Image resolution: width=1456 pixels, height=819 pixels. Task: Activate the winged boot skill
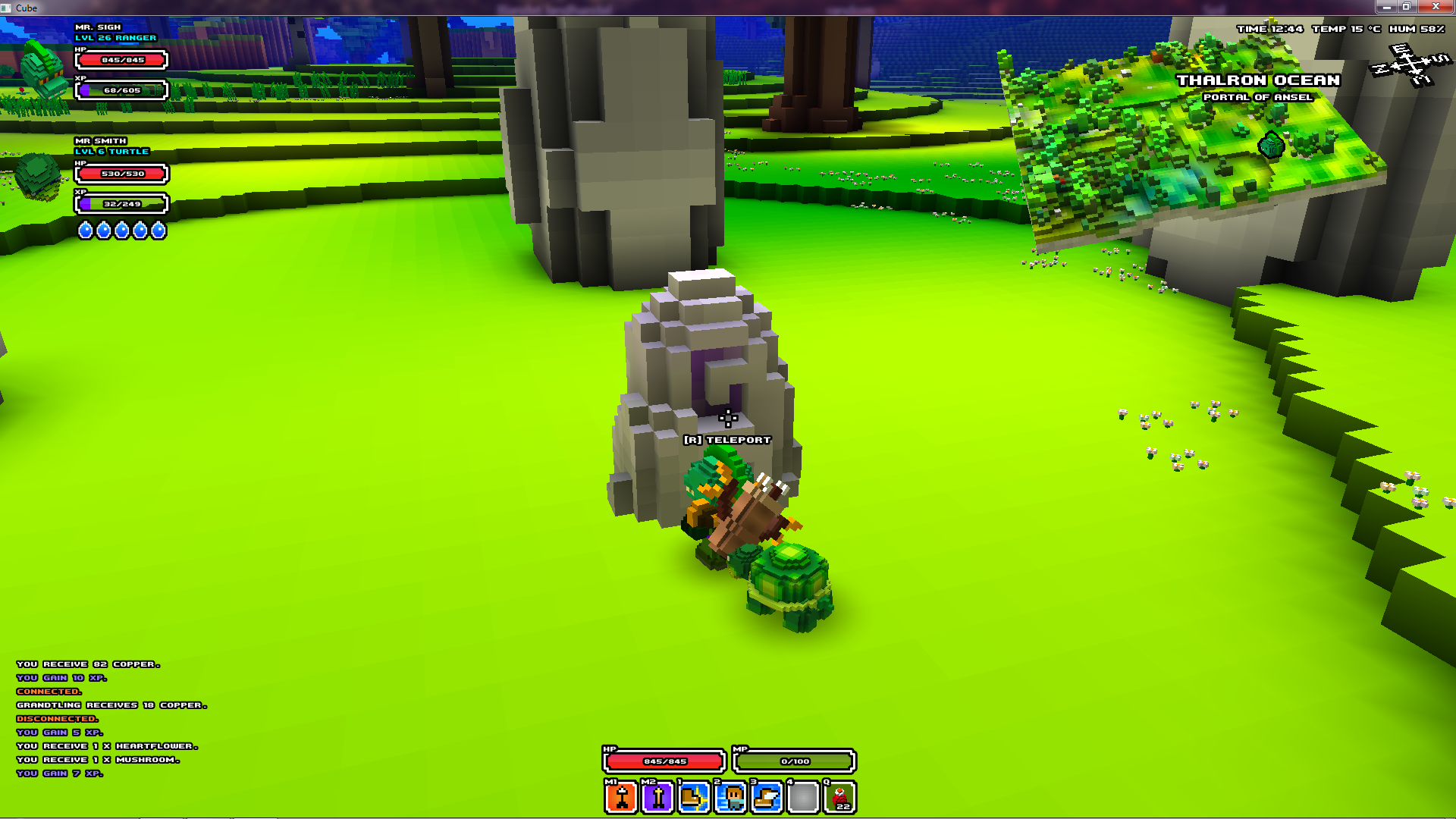[x=767, y=798]
